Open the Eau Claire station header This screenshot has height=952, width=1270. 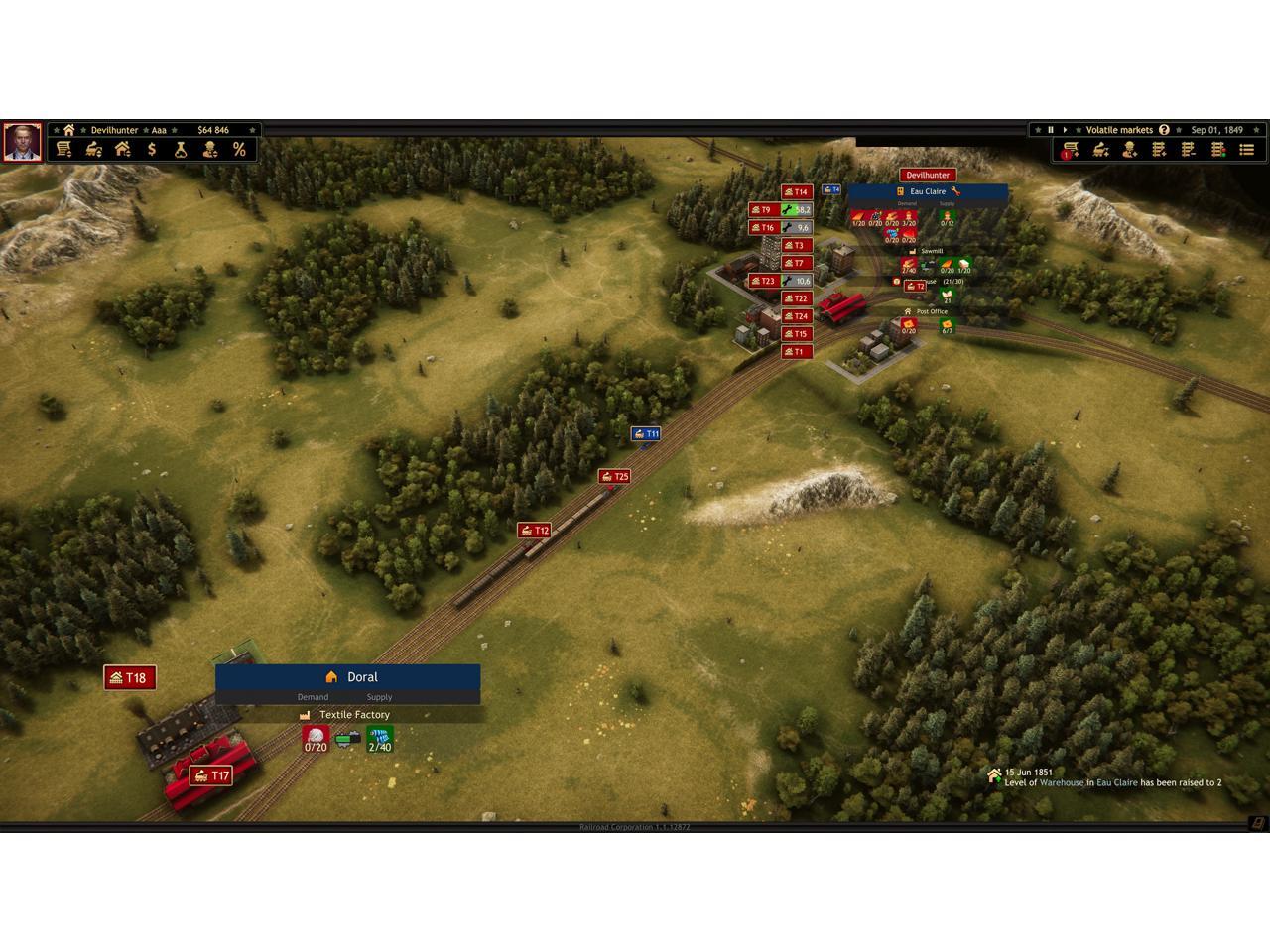(x=928, y=191)
